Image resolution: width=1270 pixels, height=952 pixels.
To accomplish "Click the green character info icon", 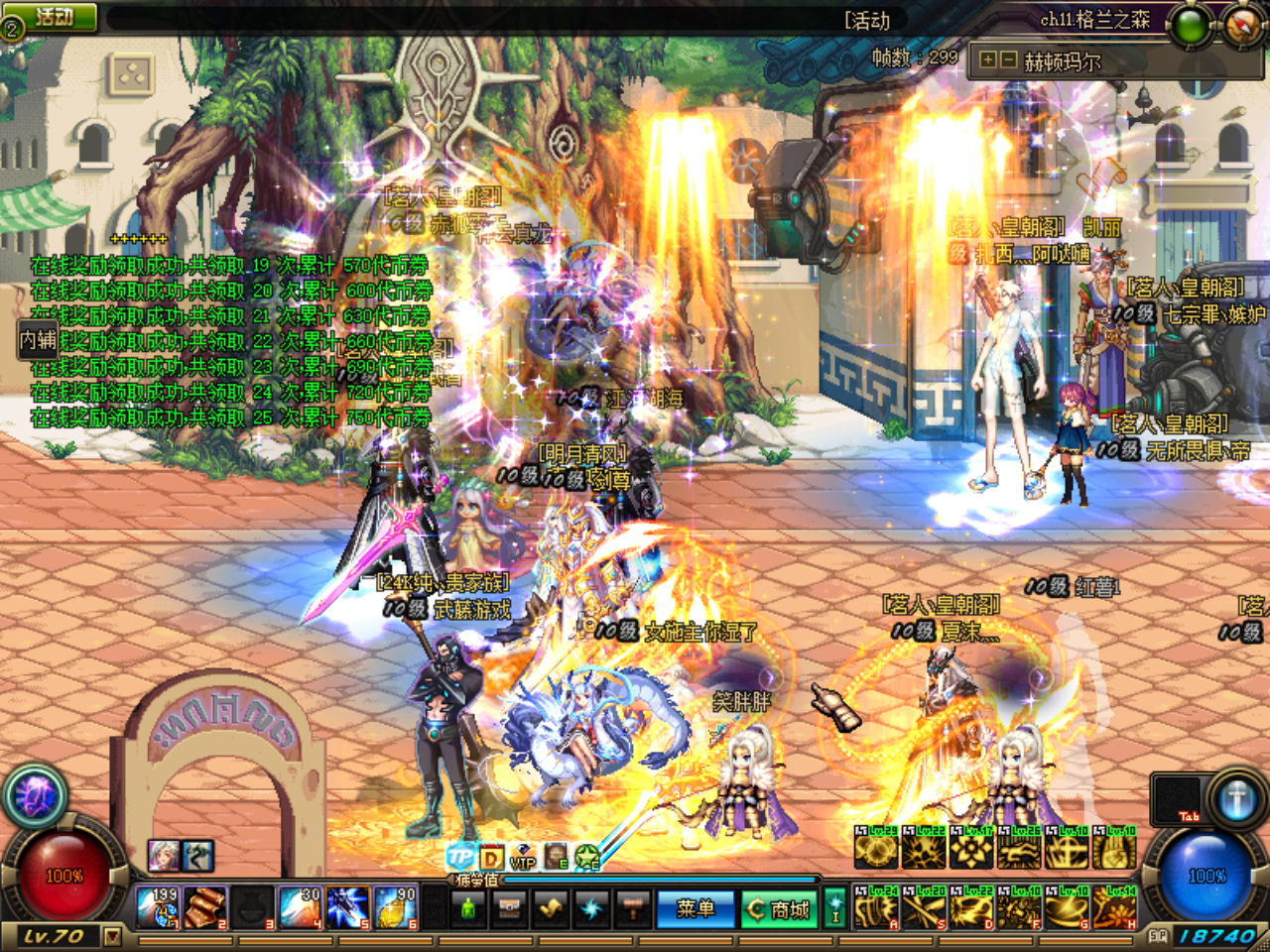I will click(469, 910).
